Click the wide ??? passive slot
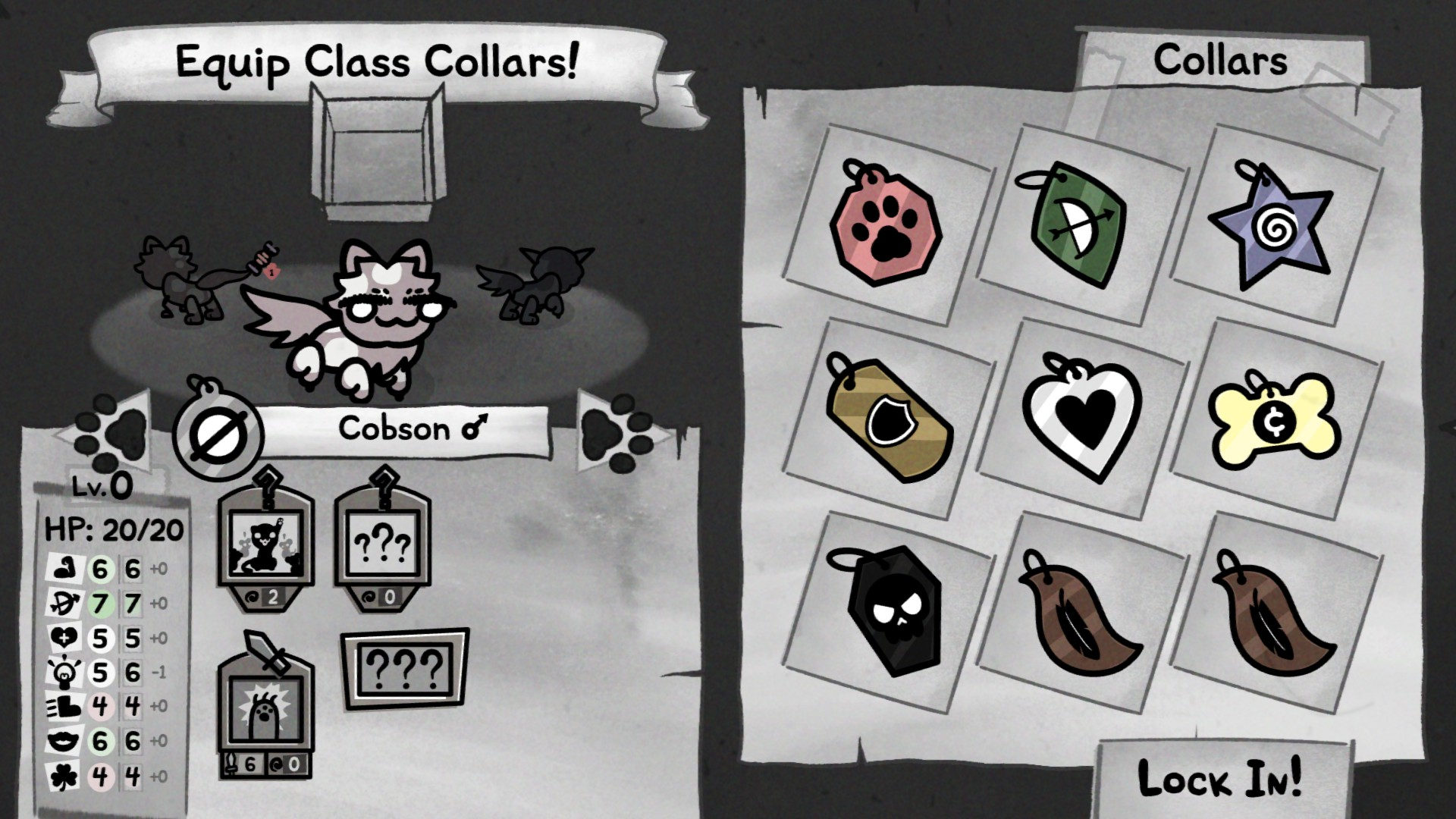The image size is (1456, 819). 404,668
